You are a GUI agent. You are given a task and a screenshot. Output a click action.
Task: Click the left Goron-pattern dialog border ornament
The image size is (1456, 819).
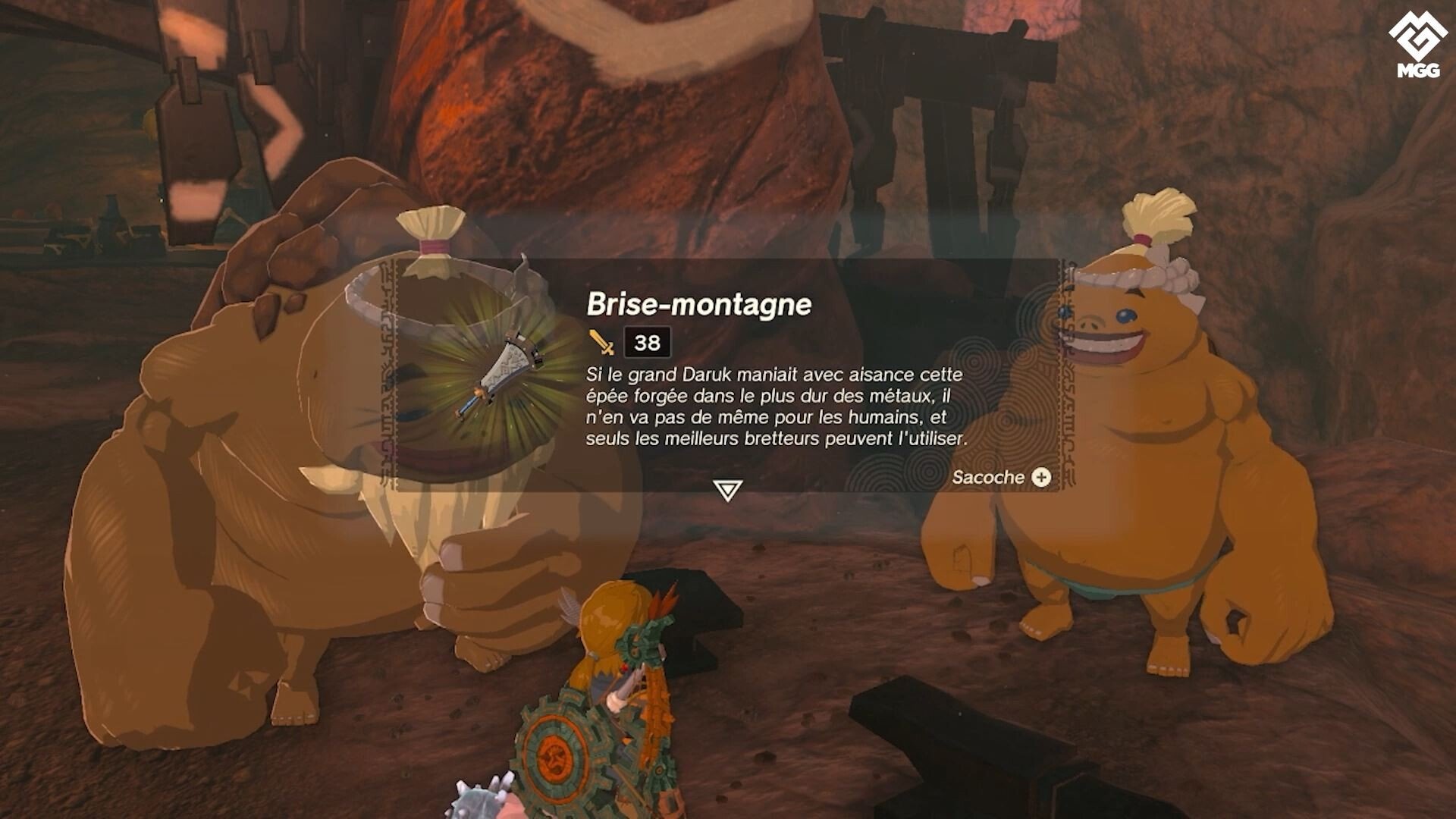[388, 372]
